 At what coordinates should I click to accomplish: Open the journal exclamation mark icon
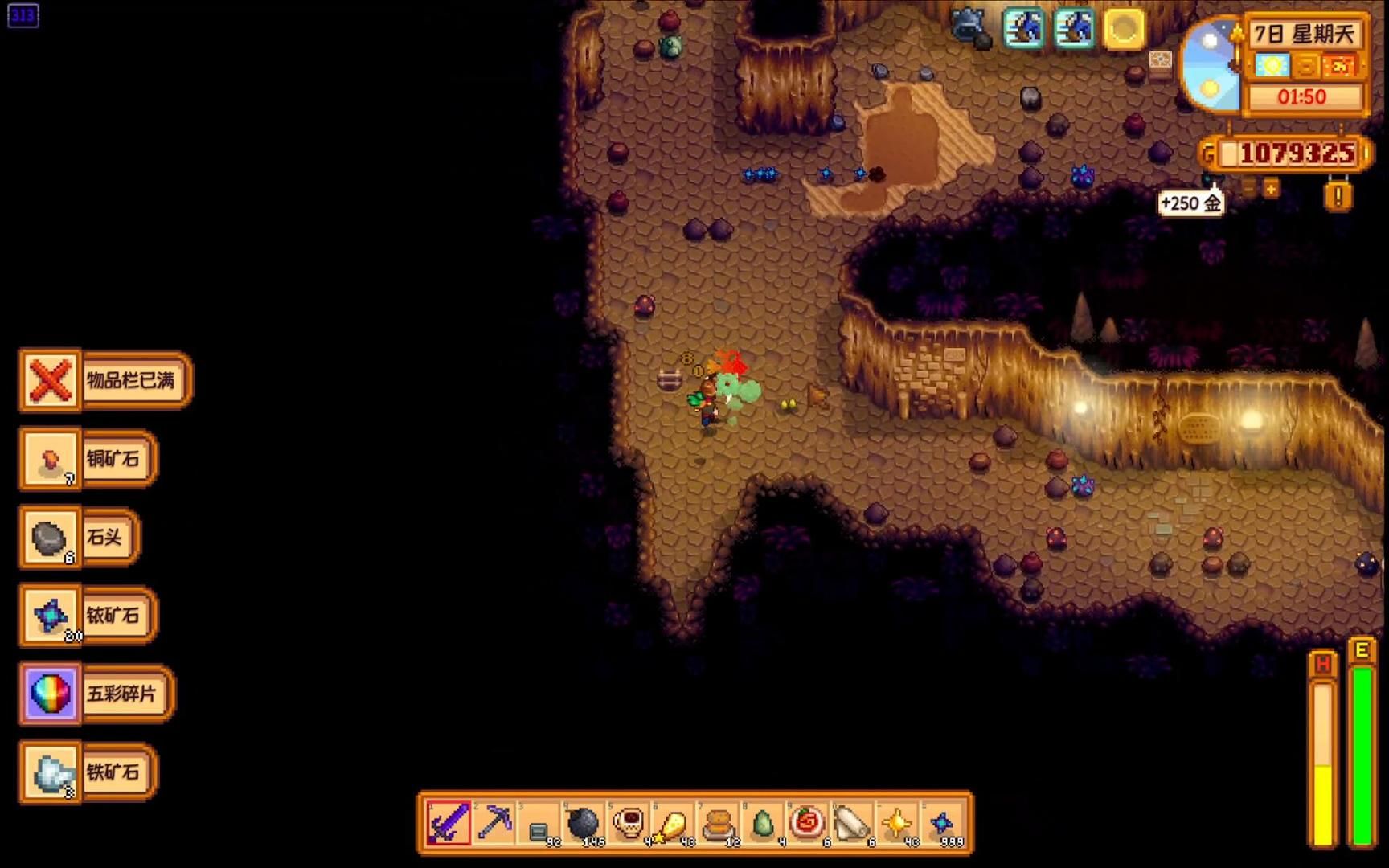pos(1338,195)
